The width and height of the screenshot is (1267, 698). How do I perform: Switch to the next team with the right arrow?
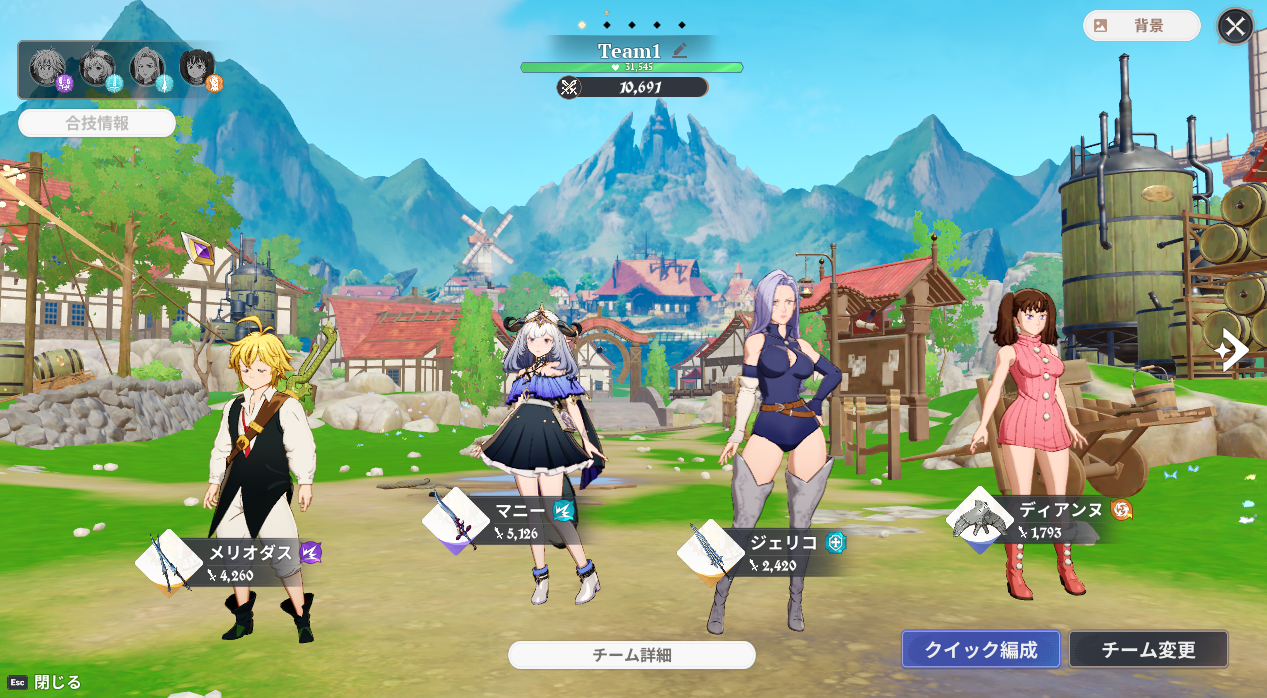tap(1234, 350)
